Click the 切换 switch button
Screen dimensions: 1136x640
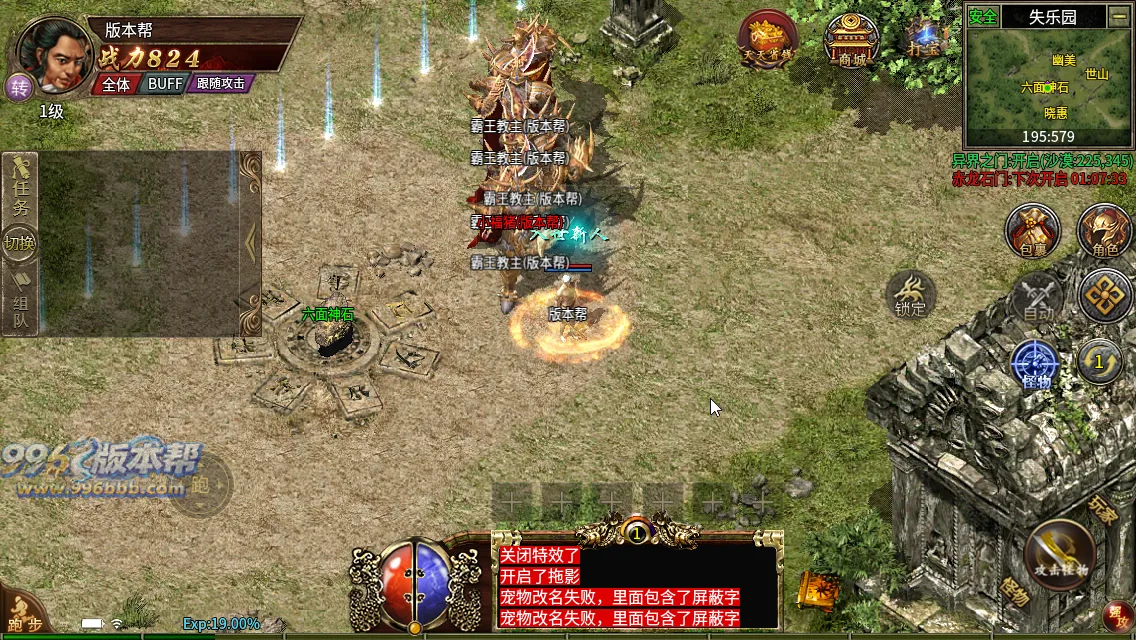[20, 243]
